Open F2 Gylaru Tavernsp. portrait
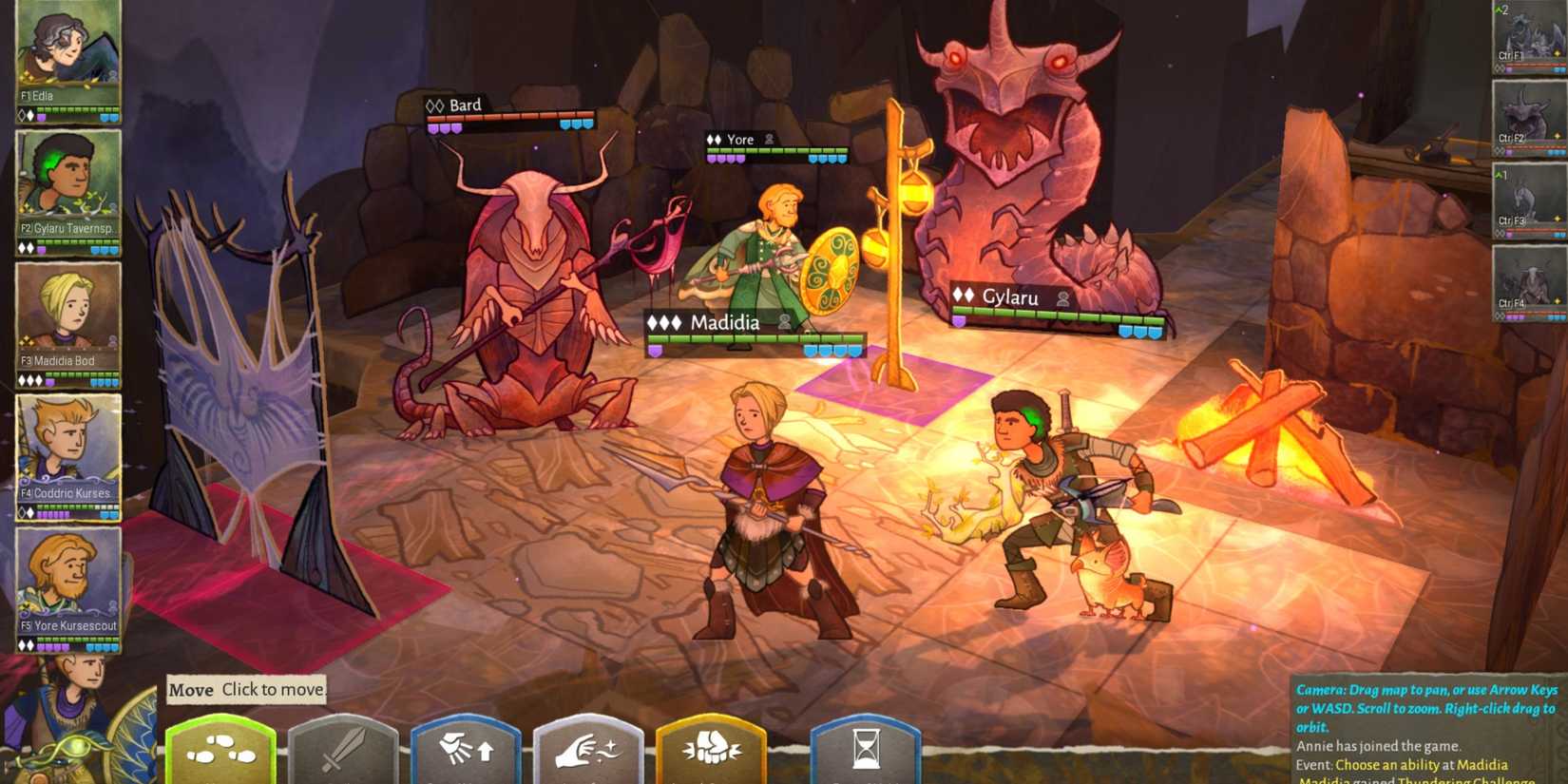1568x784 pixels. pos(65,190)
